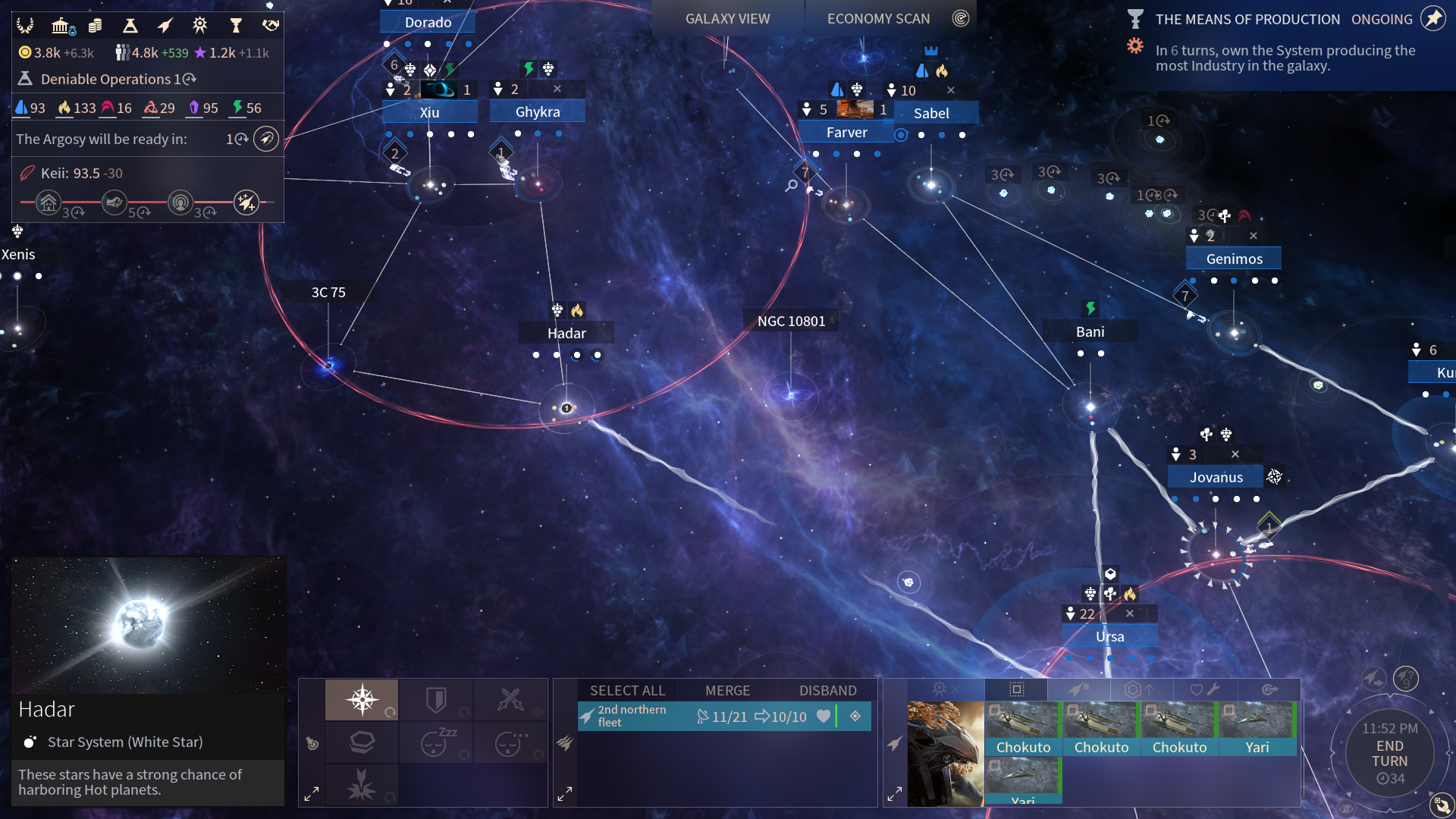The width and height of the screenshot is (1456, 819).
Task: Open the victory trophy icon
Action: (x=236, y=26)
